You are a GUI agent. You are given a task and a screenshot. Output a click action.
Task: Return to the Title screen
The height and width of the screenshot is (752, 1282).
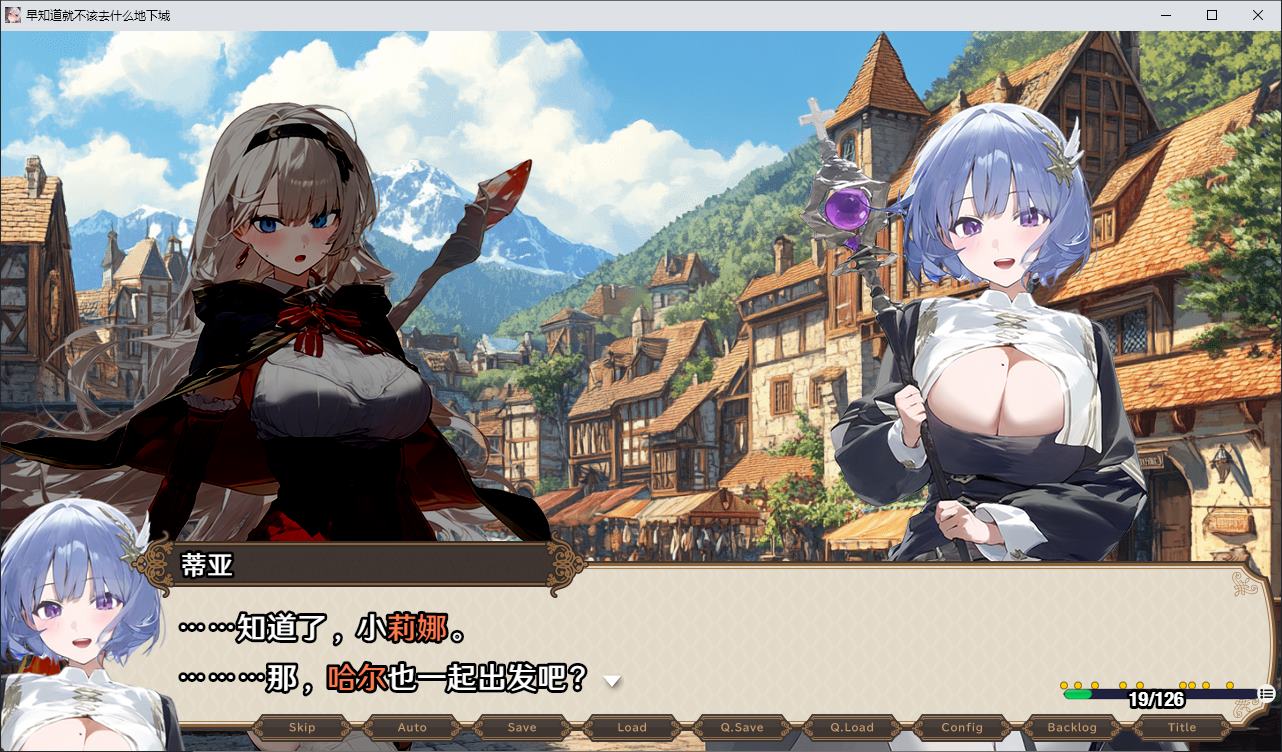coord(1181,727)
